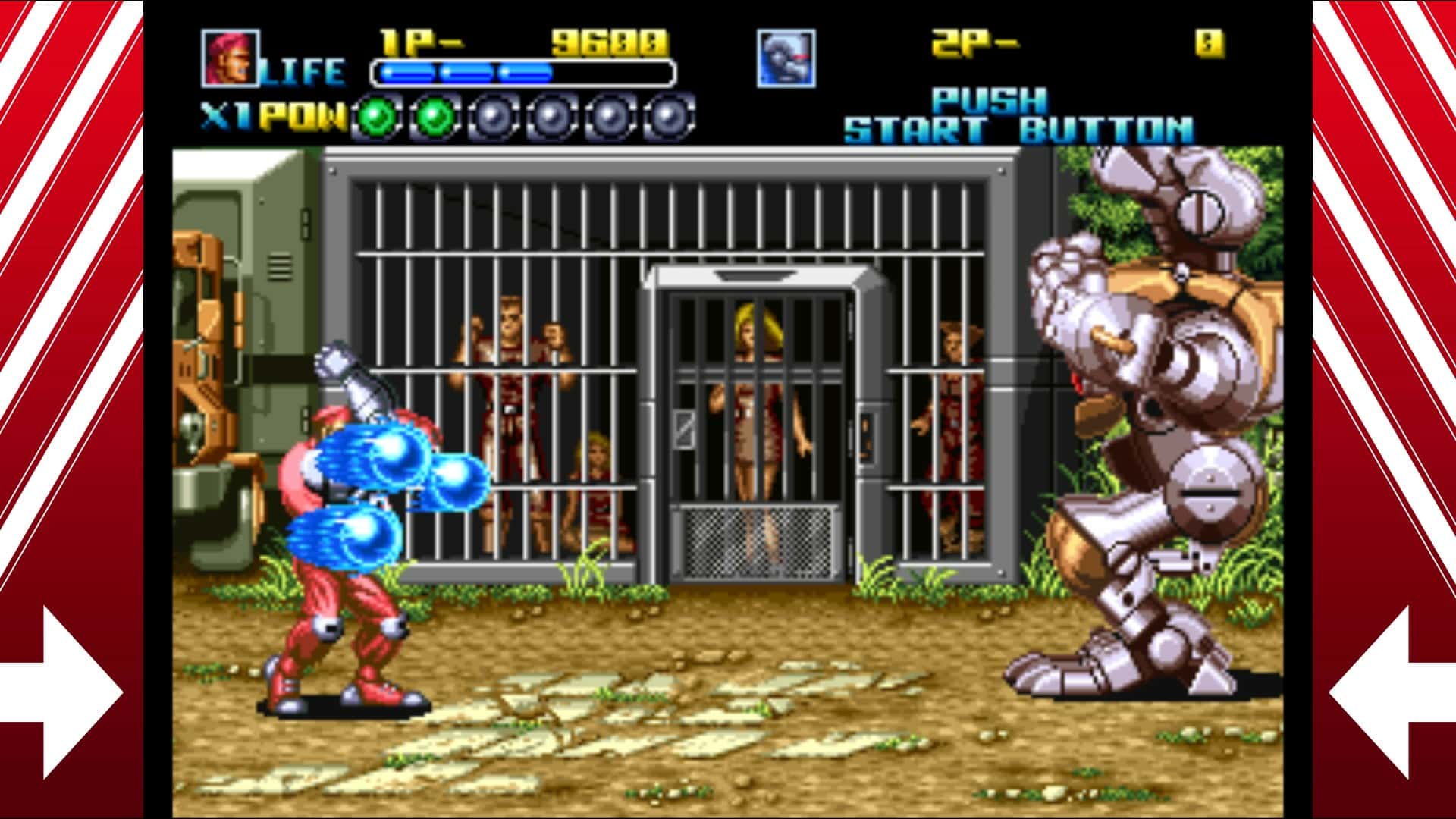Click the Player 2 robot portrait icon
The height and width of the screenshot is (819, 1456).
pos(785,57)
